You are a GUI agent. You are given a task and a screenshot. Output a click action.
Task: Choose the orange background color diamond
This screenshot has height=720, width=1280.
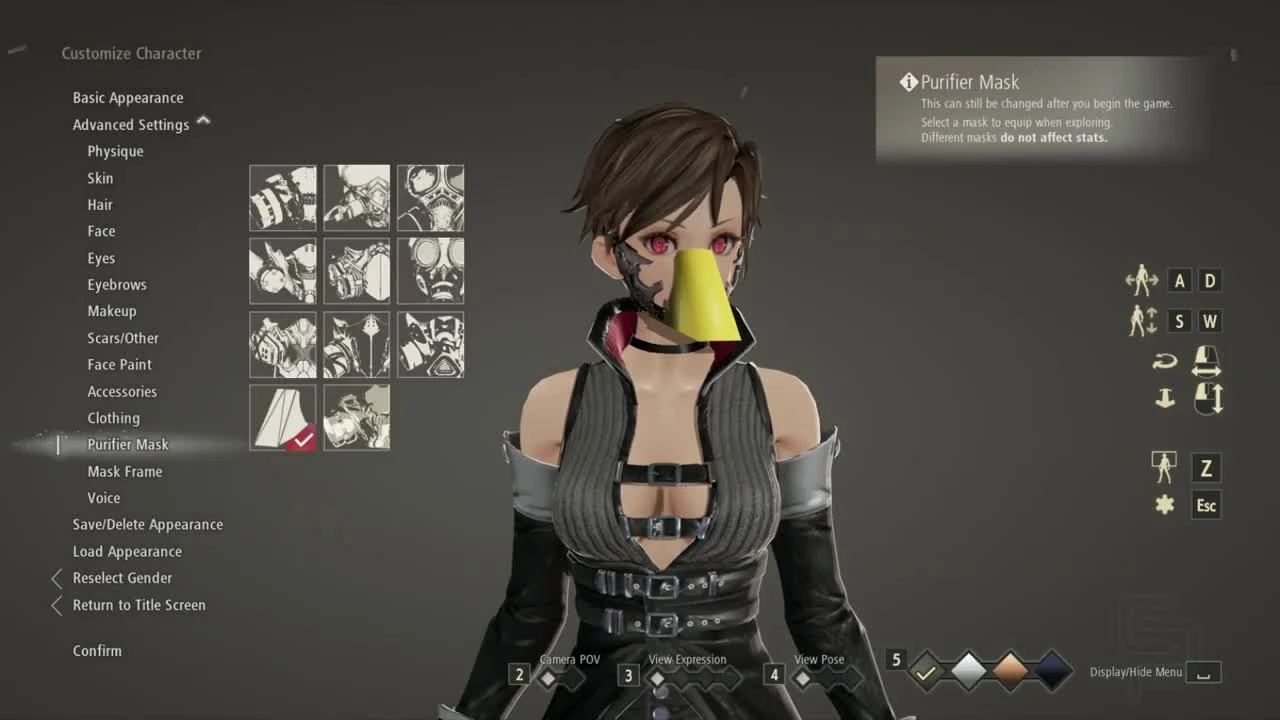pos(1009,672)
